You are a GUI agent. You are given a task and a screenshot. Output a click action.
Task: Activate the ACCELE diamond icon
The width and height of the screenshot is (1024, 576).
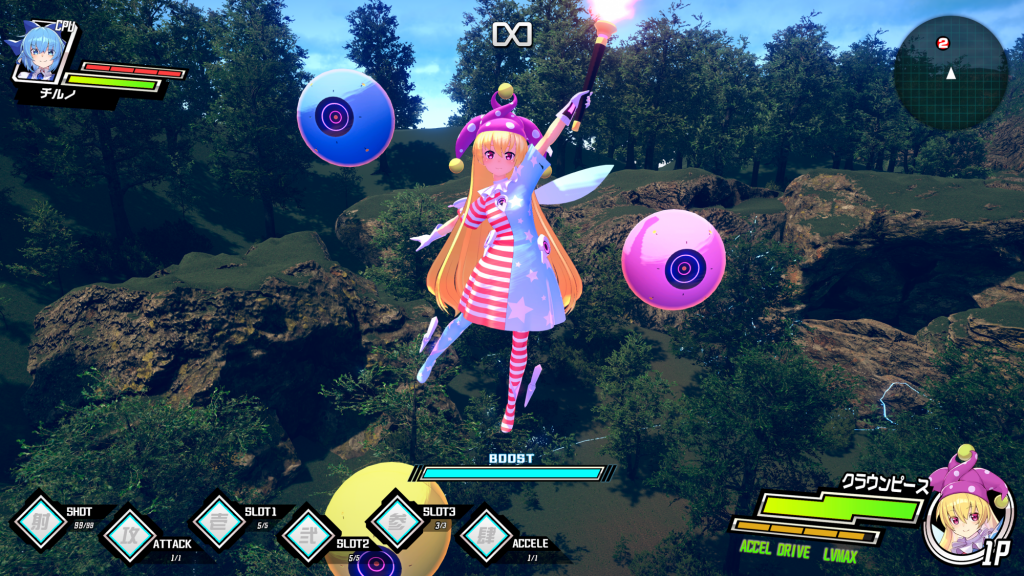[x=487, y=535]
